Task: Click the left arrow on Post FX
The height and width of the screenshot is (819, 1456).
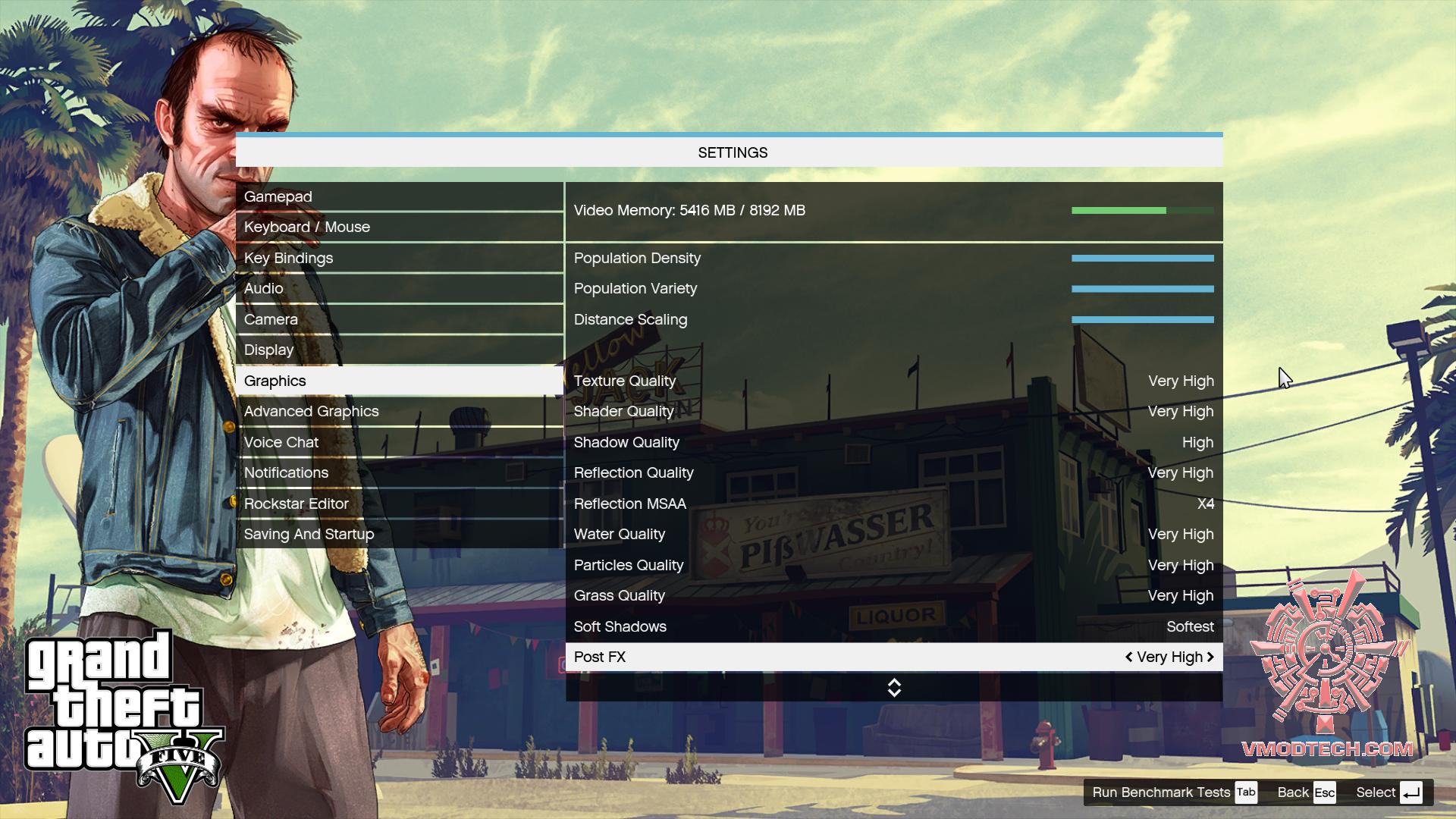Action: pos(1129,657)
